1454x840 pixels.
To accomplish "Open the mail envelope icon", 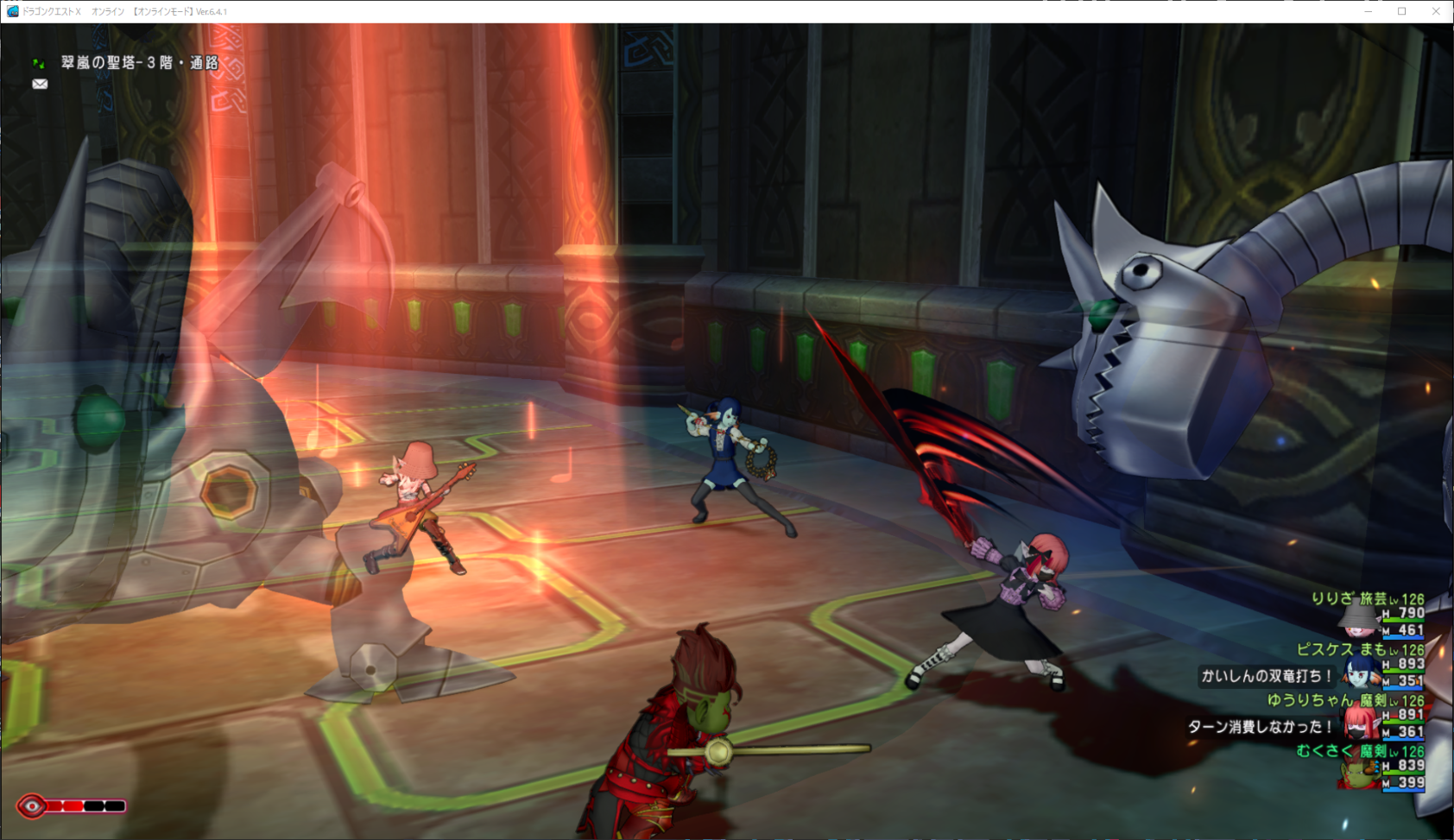I will pyautogui.click(x=40, y=84).
